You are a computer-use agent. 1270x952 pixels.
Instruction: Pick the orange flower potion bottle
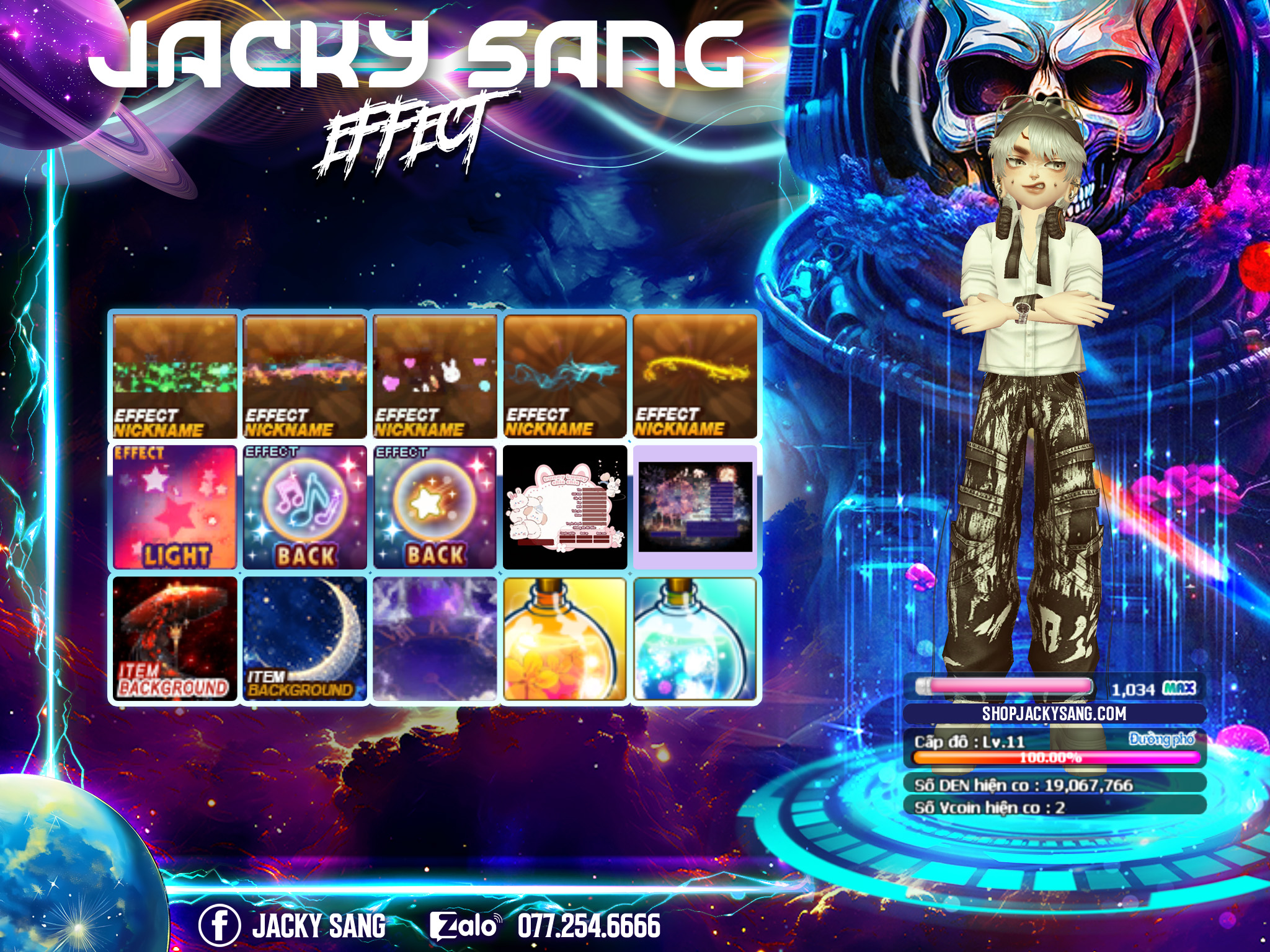tap(565, 639)
